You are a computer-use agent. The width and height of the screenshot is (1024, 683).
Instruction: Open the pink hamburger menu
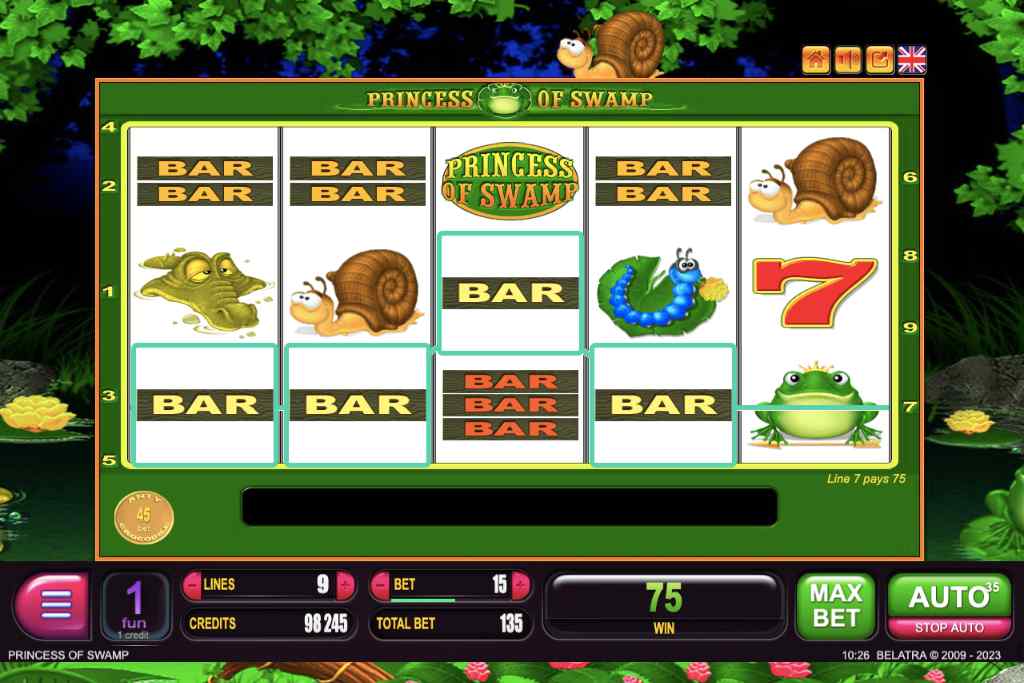tap(55, 605)
